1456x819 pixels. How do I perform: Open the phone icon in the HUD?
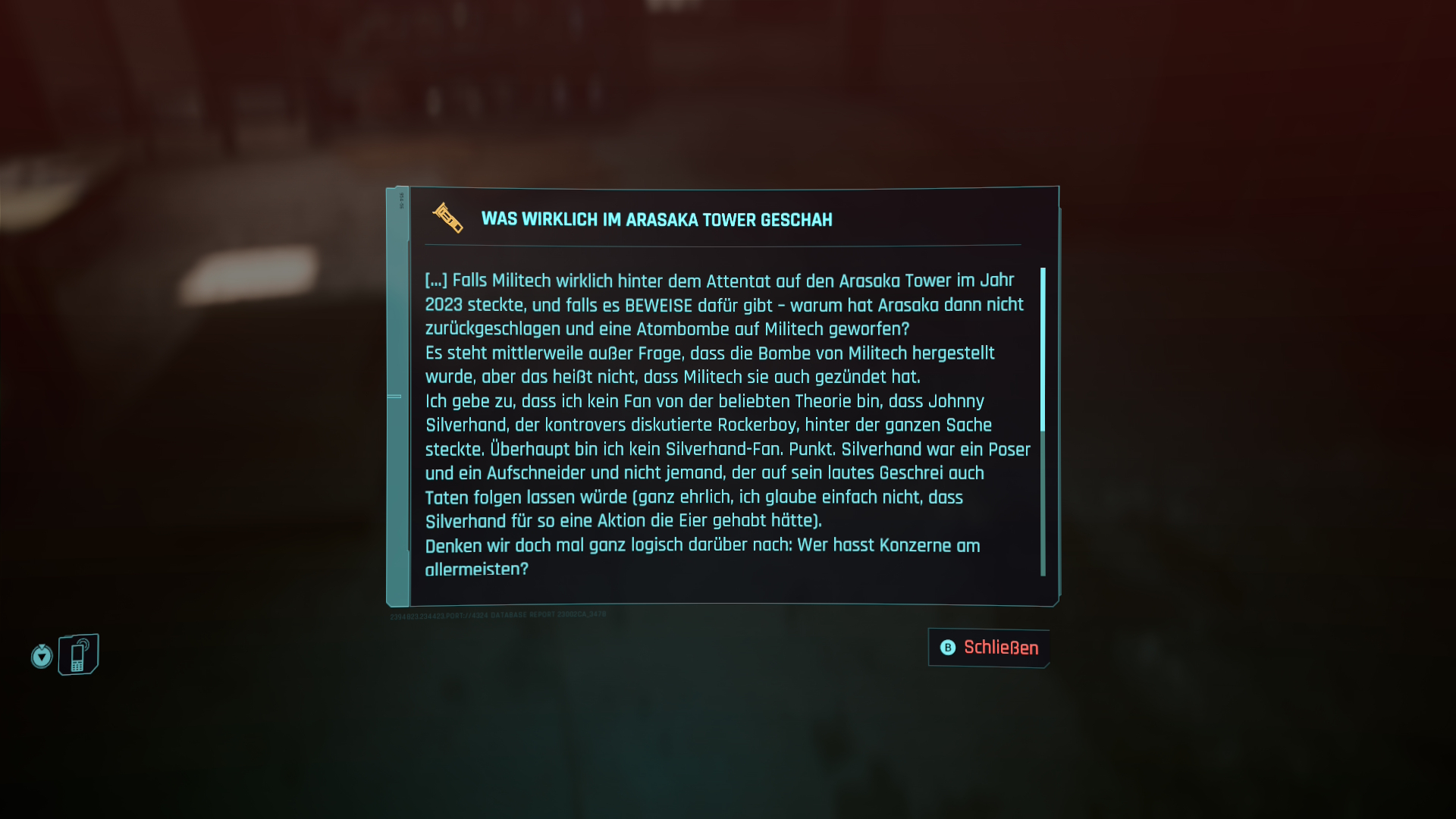tap(78, 654)
